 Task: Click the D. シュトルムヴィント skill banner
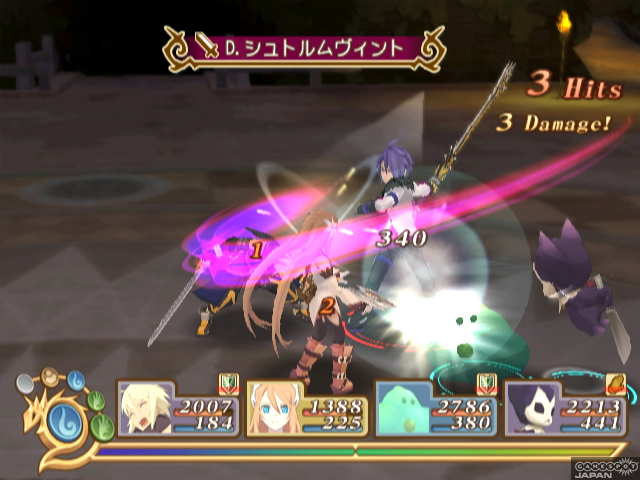(304, 47)
